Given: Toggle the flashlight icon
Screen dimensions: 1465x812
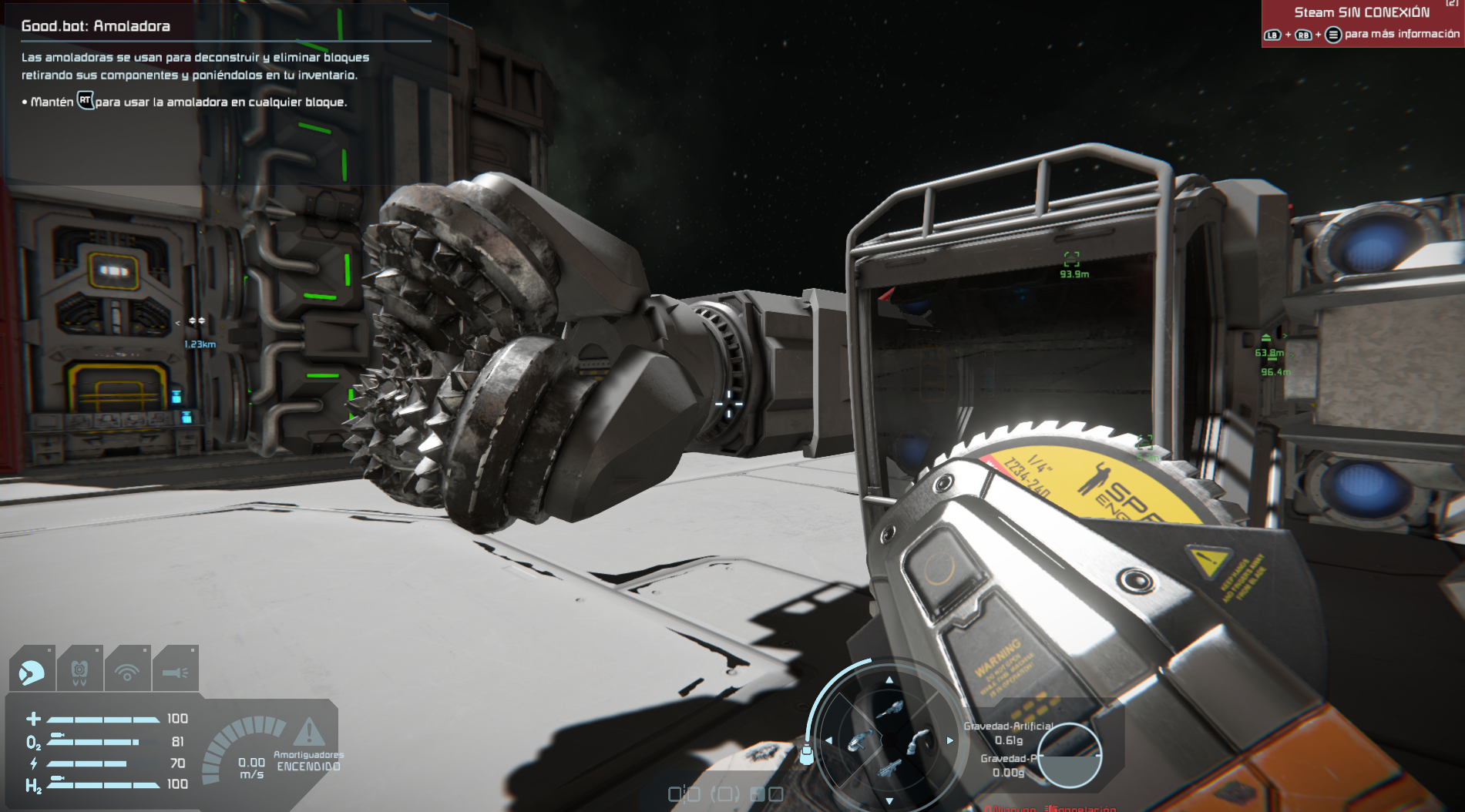Looking at the screenshot, I should (175, 673).
